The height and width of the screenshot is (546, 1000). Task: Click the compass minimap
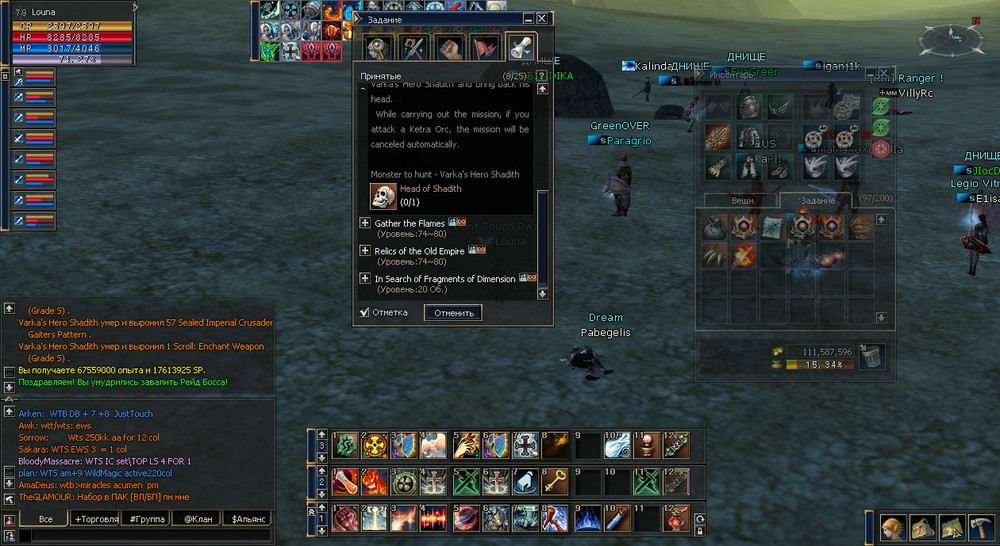945,40
